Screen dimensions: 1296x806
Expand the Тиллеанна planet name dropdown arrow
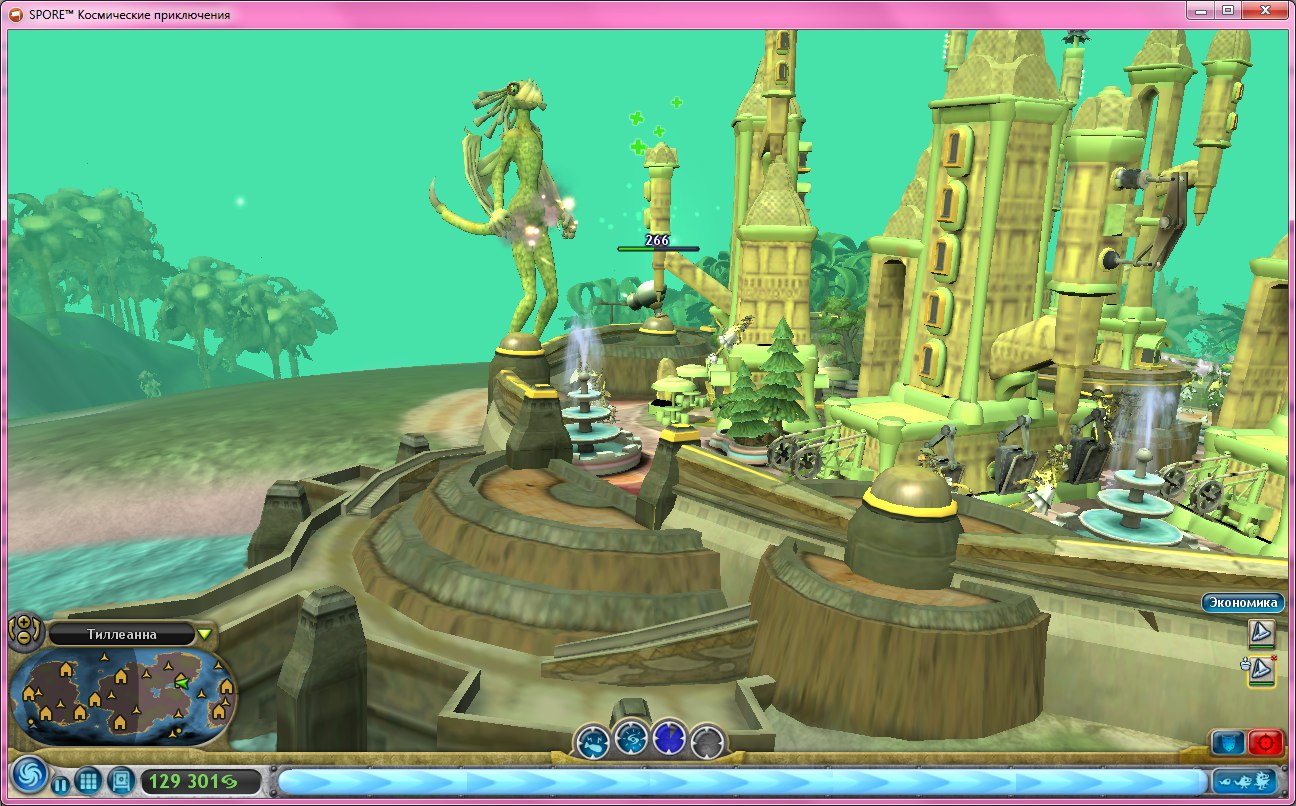[x=205, y=634]
